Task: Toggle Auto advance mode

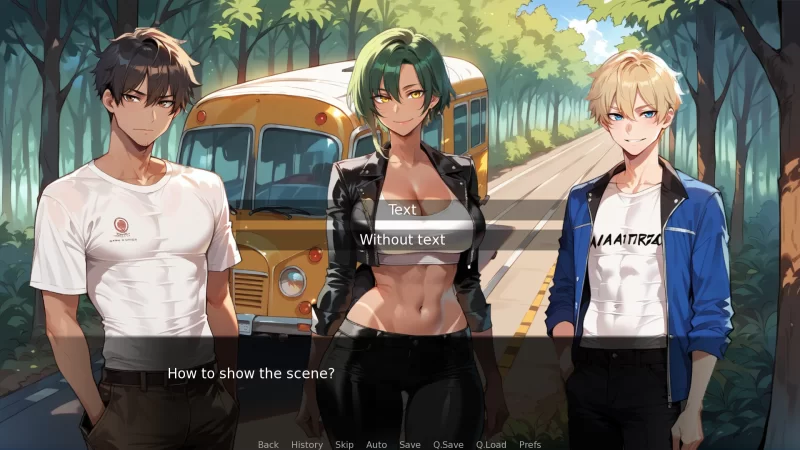Action: [x=376, y=444]
